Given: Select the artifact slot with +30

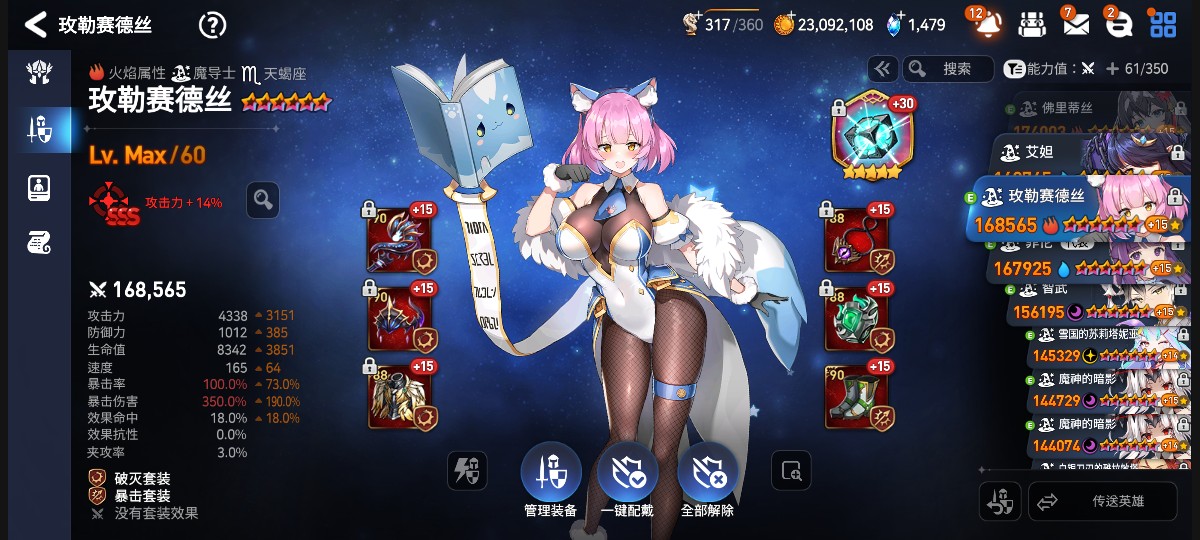Looking at the screenshot, I should [868, 136].
